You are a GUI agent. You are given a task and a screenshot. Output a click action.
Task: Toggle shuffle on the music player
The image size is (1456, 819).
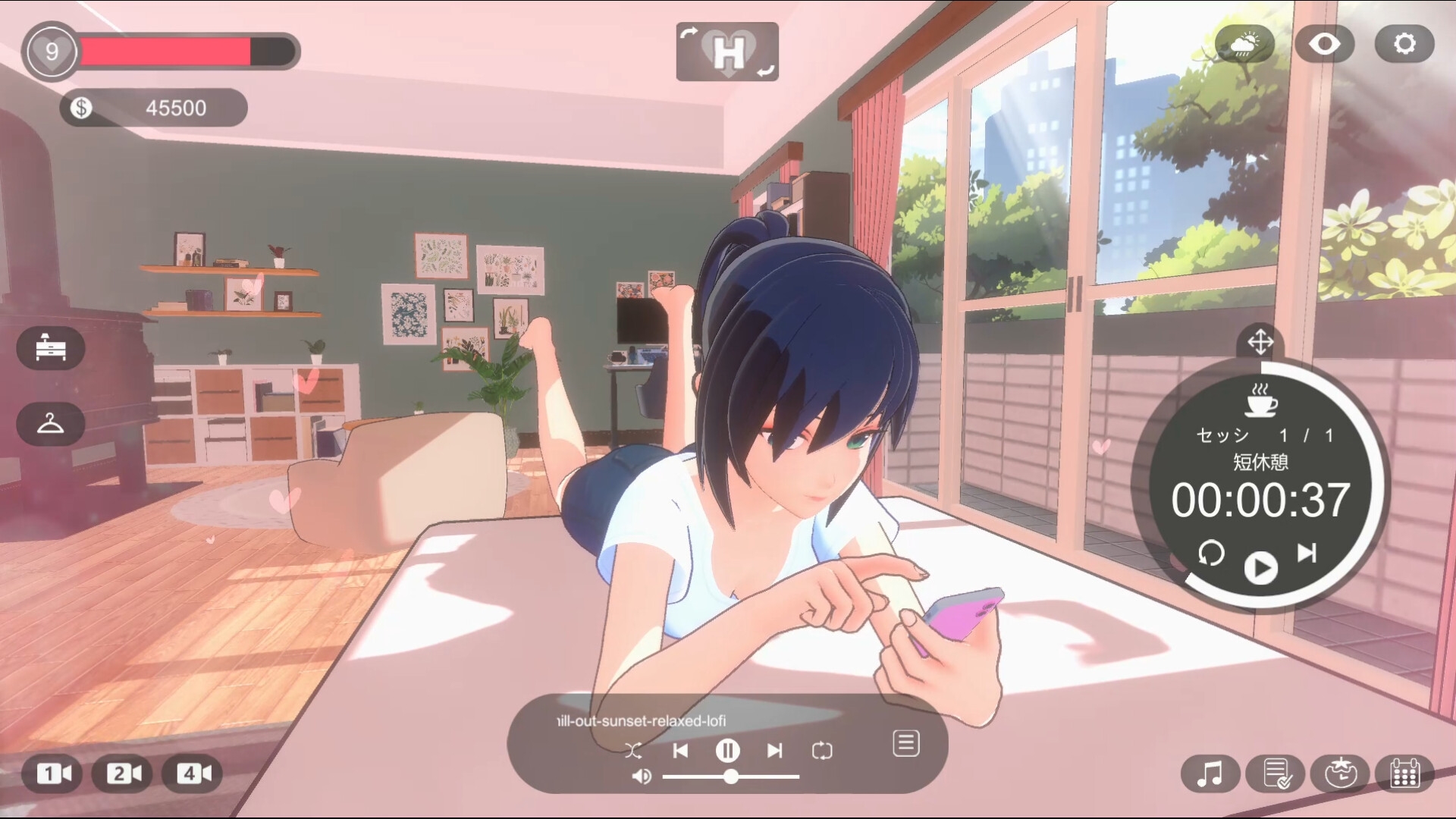[x=633, y=751]
